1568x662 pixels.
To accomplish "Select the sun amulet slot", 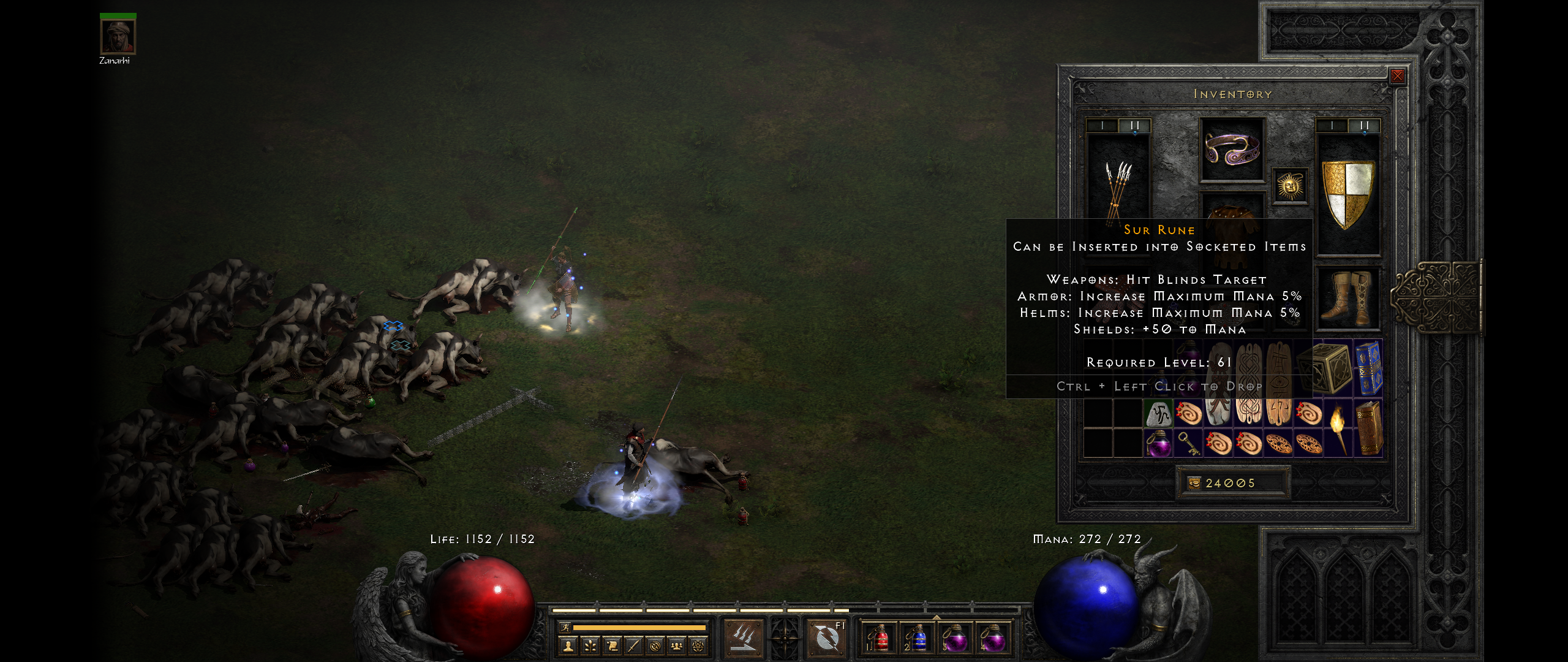I will (1289, 185).
